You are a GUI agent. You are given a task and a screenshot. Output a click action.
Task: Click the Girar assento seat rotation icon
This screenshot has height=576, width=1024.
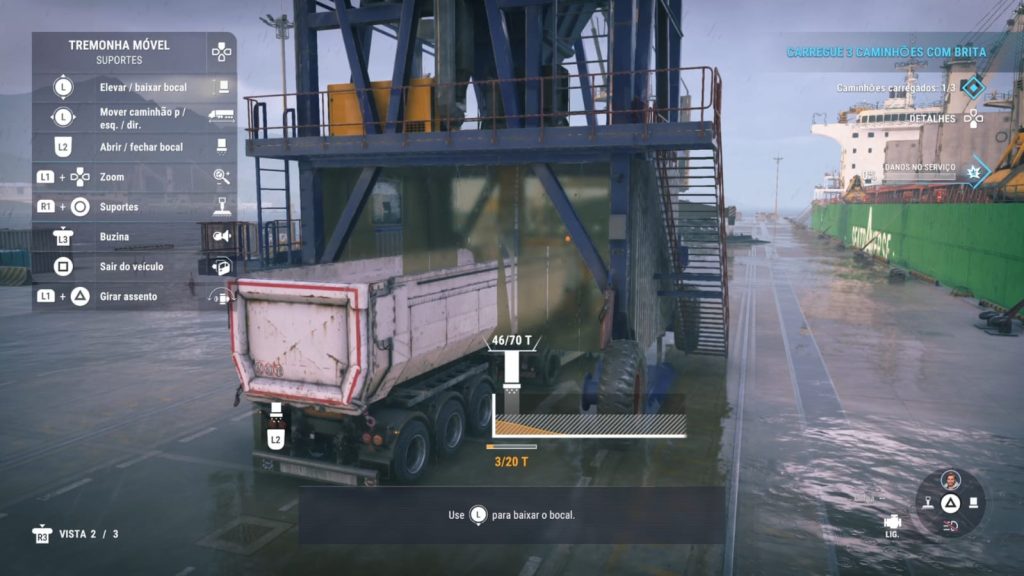[x=221, y=296]
